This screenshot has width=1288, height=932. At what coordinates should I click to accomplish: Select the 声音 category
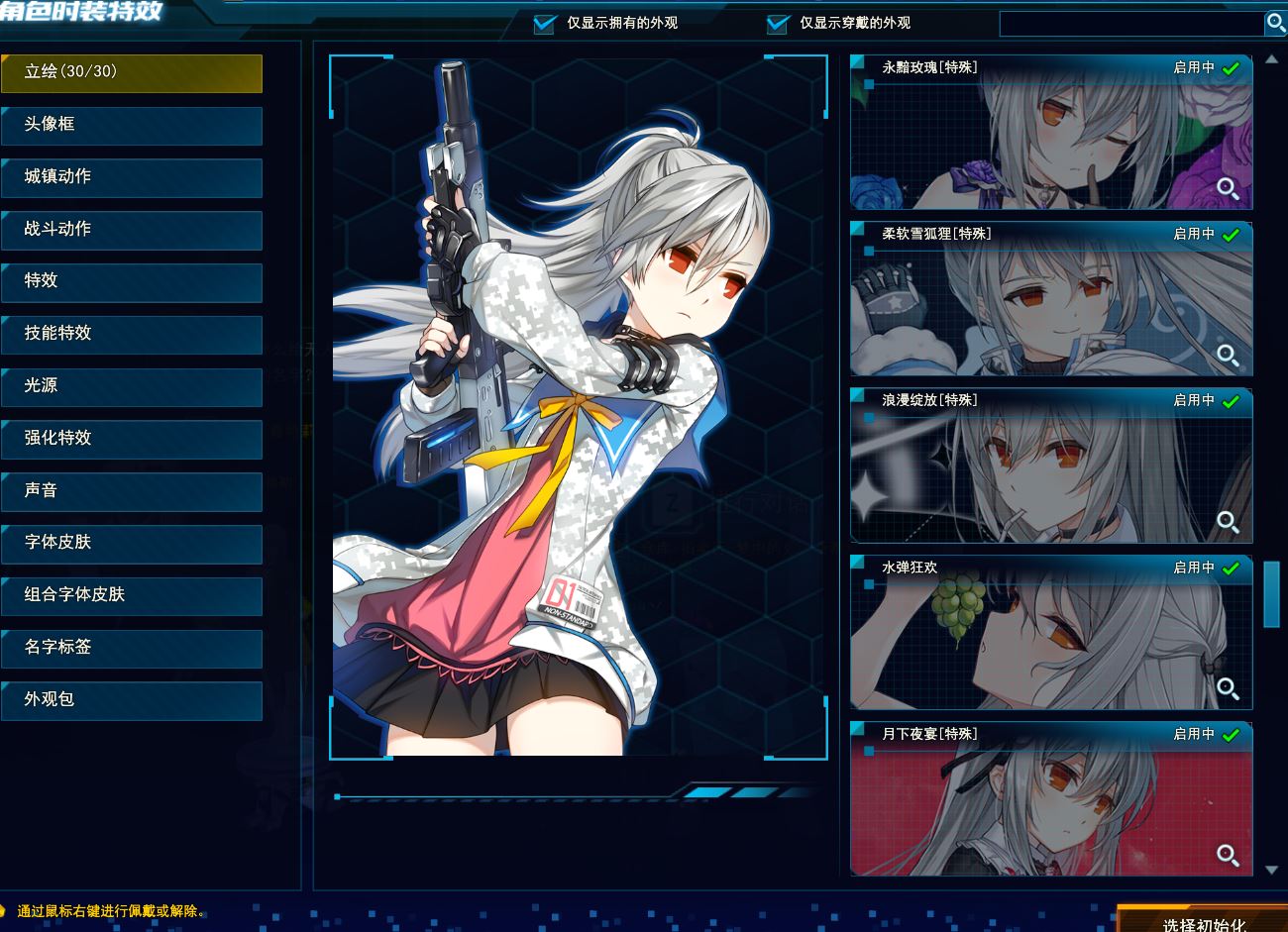132,491
